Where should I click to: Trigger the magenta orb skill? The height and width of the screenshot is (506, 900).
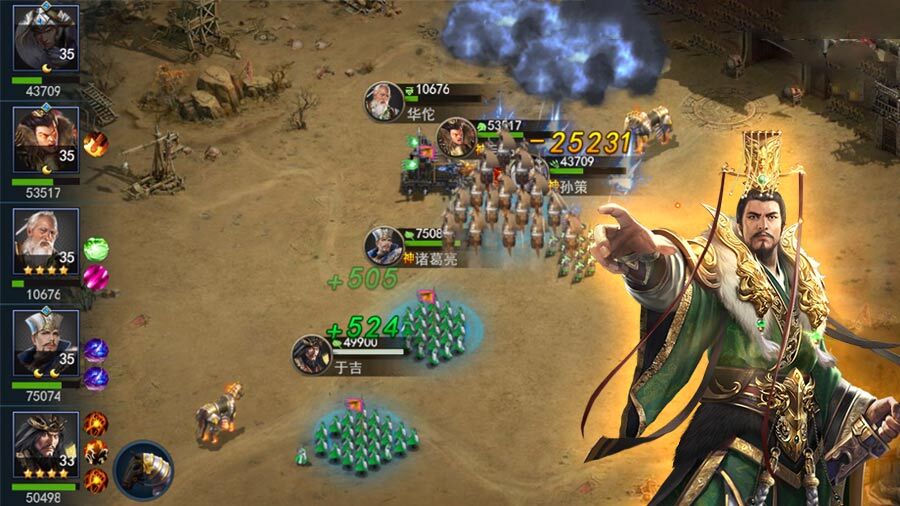coord(96,275)
